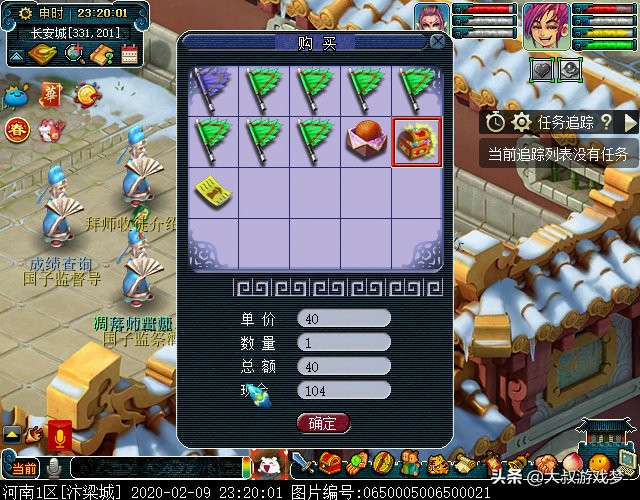
Task: Select the yellow scroll item
Action: (x=213, y=189)
